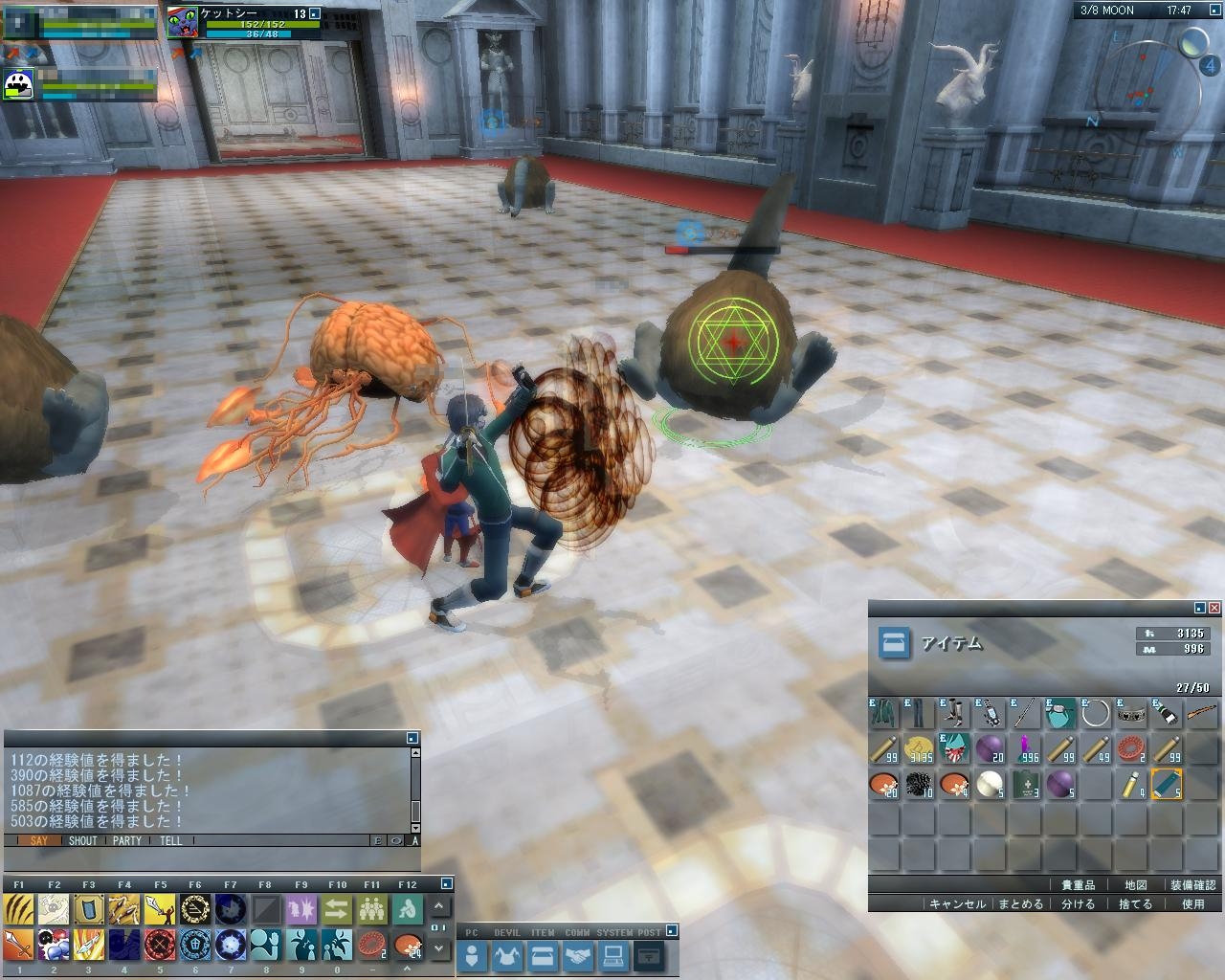Choose 分ける to split the stack
This screenshot has width=1225, height=980.
[1078, 903]
